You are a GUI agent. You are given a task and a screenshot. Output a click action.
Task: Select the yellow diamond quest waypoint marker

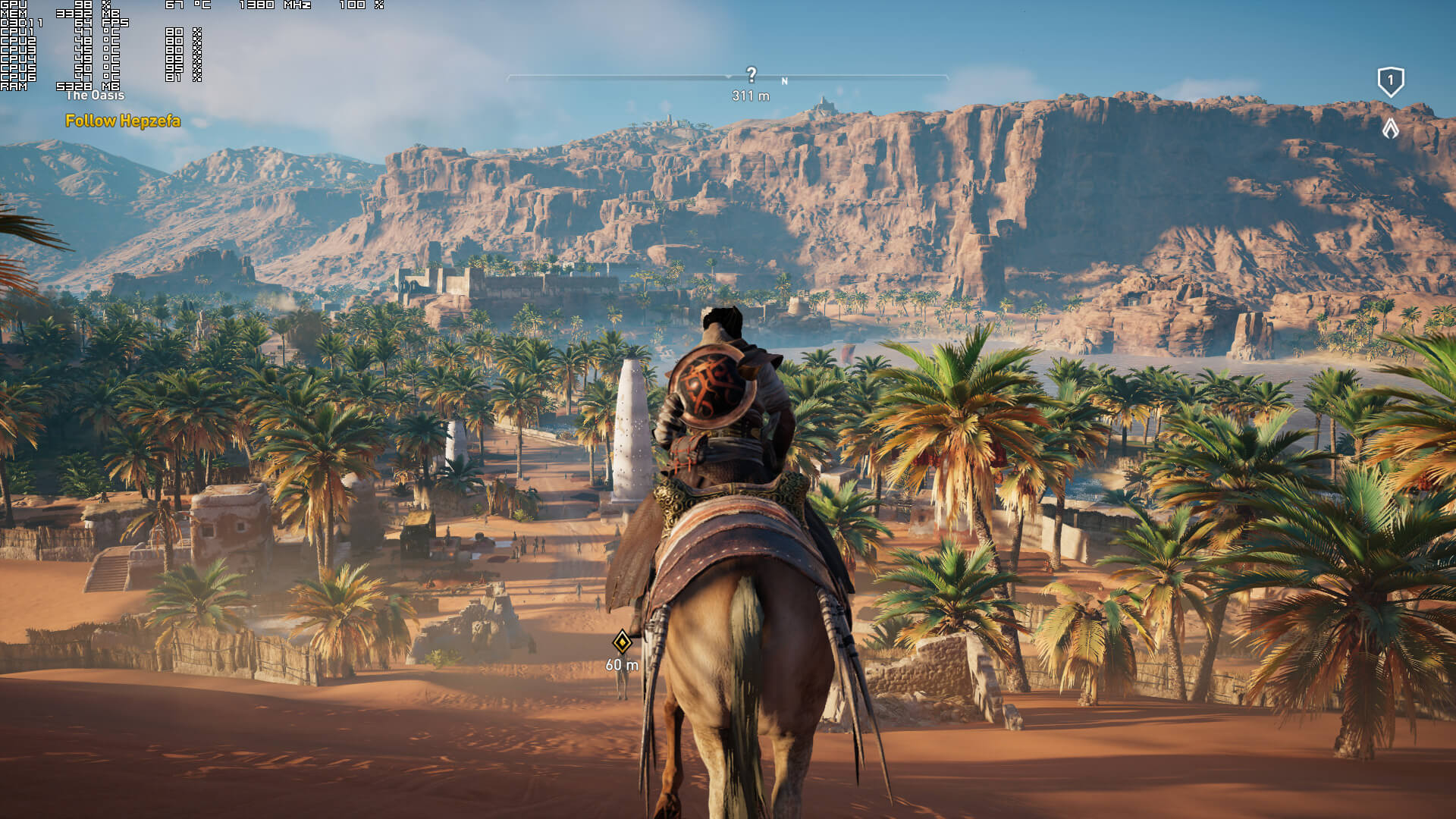click(622, 642)
